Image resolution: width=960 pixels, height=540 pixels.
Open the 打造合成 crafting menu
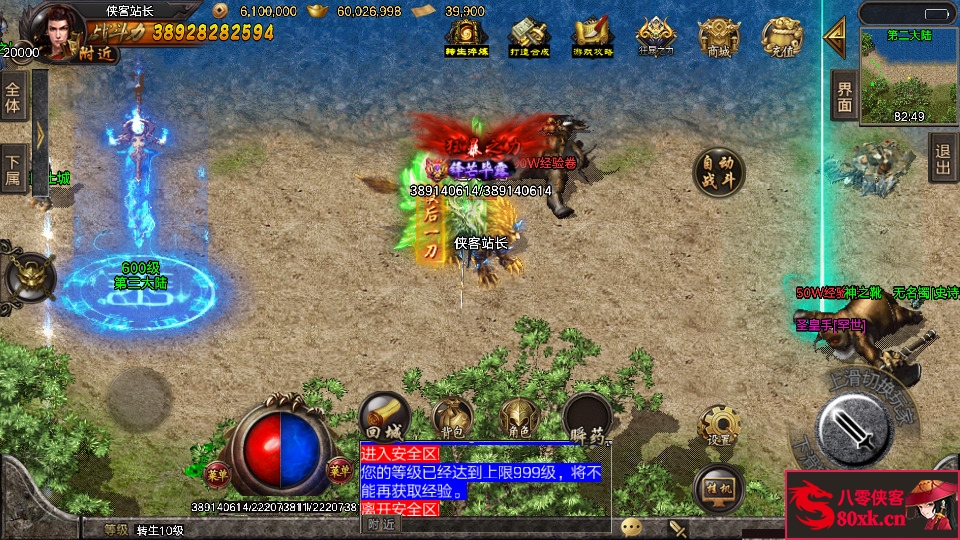point(528,39)
